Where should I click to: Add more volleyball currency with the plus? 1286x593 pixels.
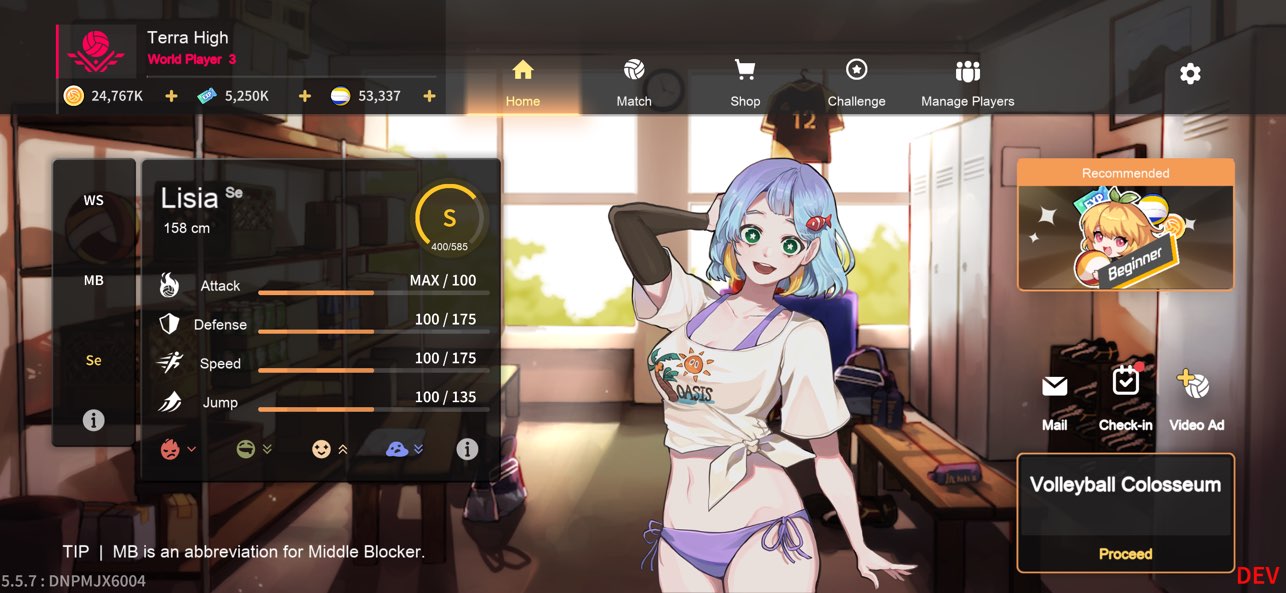(429, 96)
